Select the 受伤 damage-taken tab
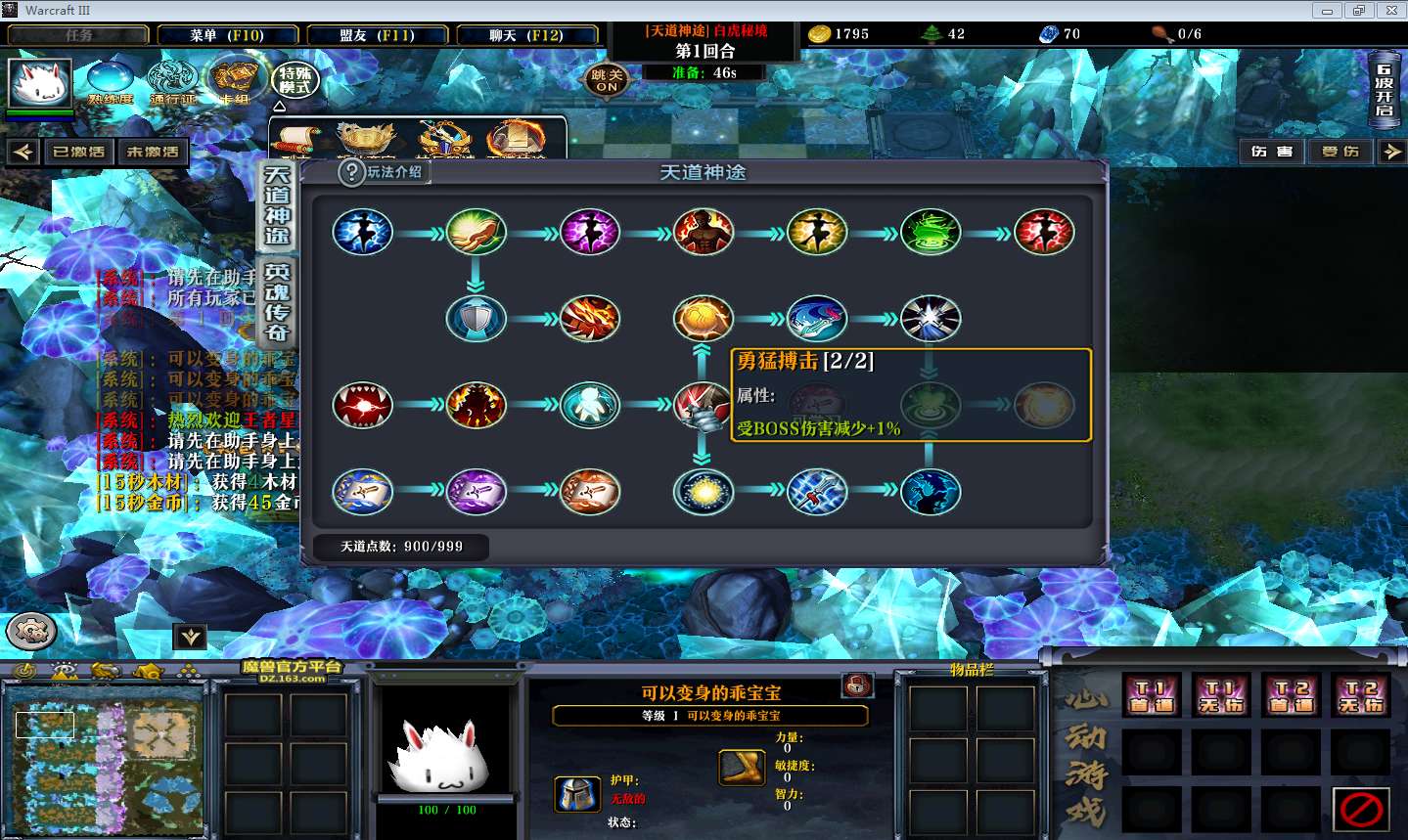This screenshot has height=840, width=1408. pyautogui.click(x=1340, y=152)
